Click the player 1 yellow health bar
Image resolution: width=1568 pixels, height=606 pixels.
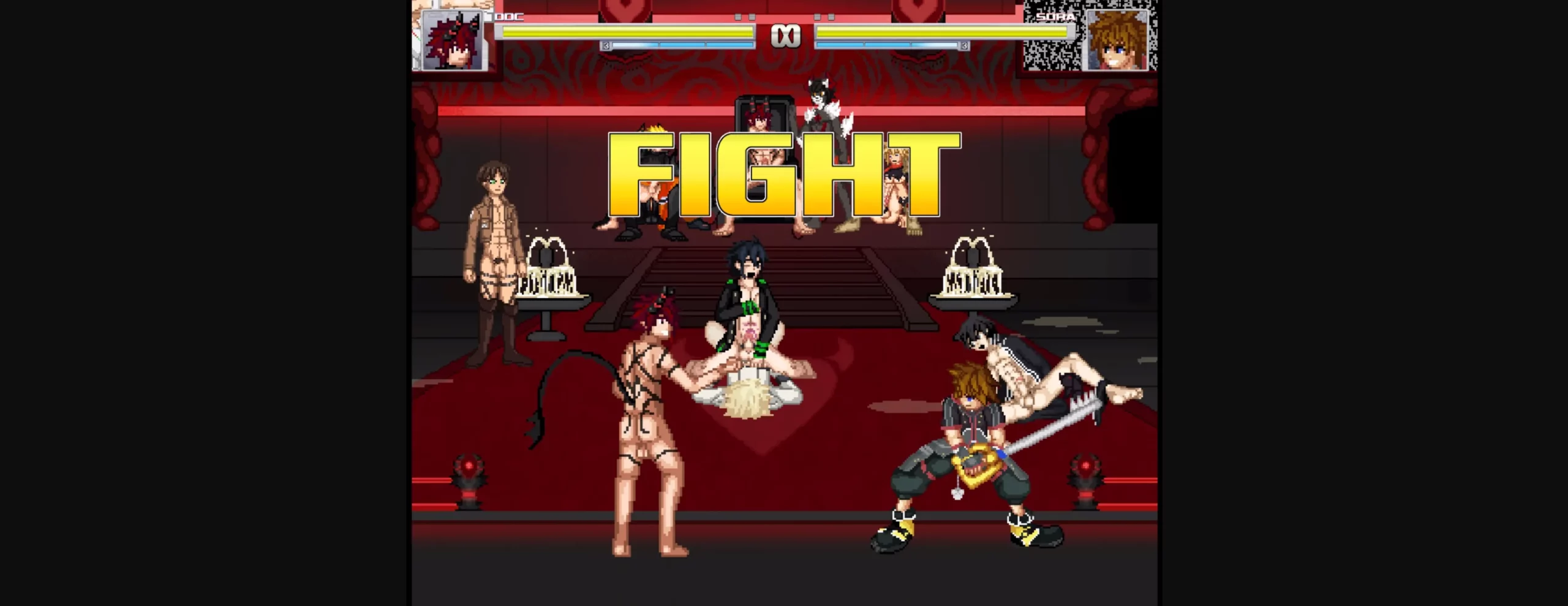pyautogui.click(x=625, y=31)
